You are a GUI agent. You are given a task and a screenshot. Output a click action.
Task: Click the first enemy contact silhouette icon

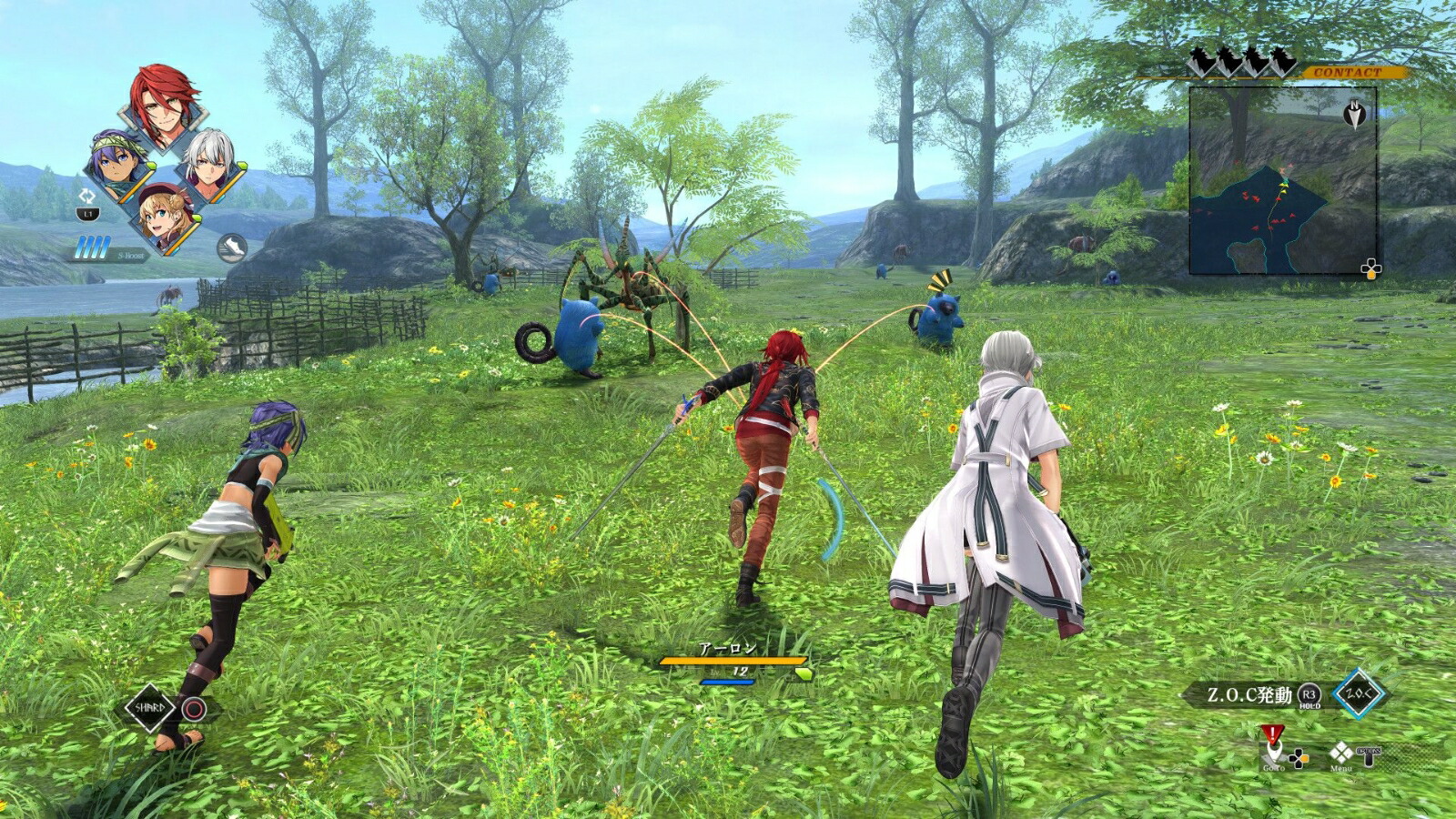[1199, 60]
